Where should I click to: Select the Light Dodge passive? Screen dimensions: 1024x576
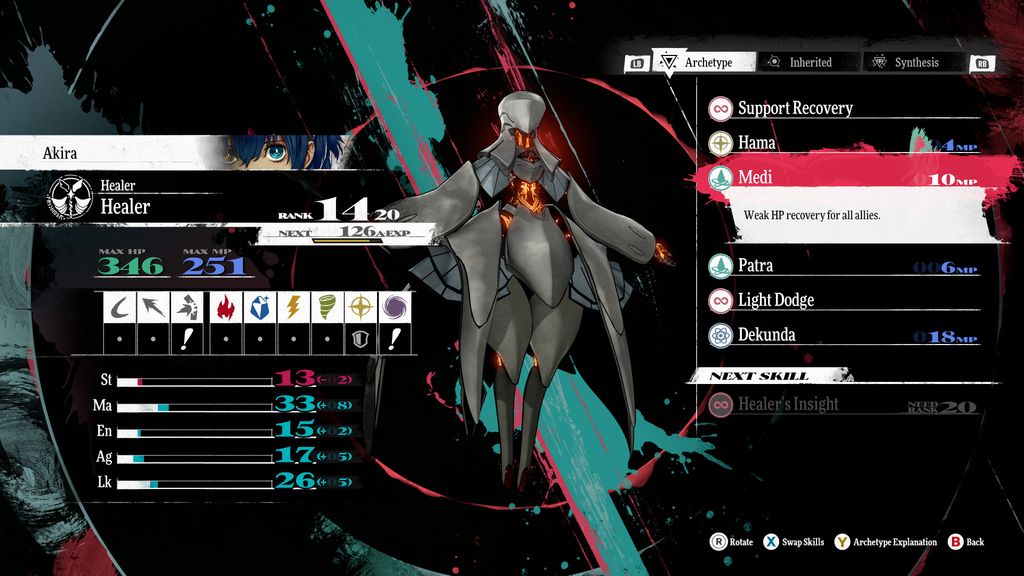tap(775, 300)
